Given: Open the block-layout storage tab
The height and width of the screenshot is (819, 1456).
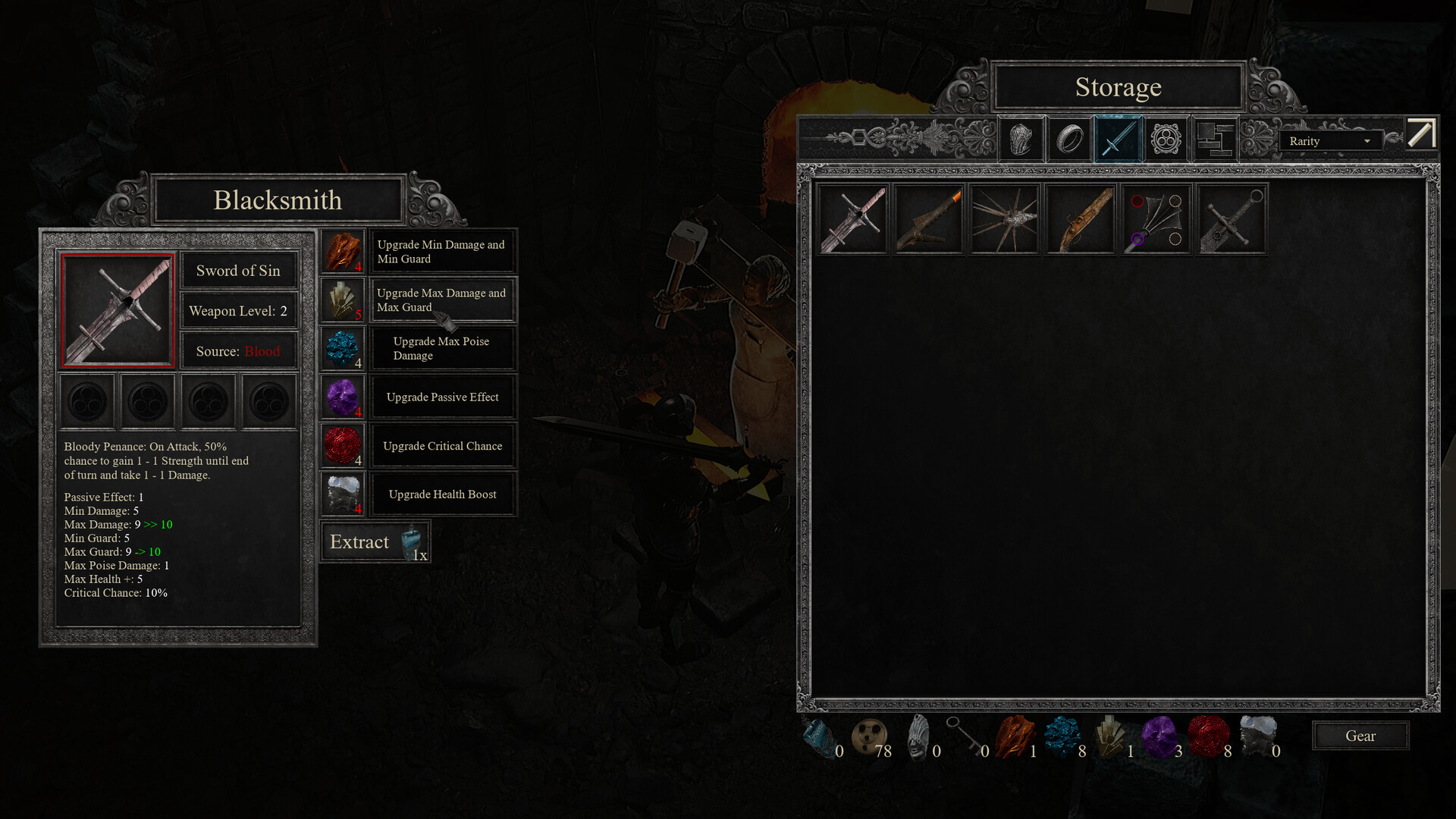Looking at the screenshot, I should 1215,140.
